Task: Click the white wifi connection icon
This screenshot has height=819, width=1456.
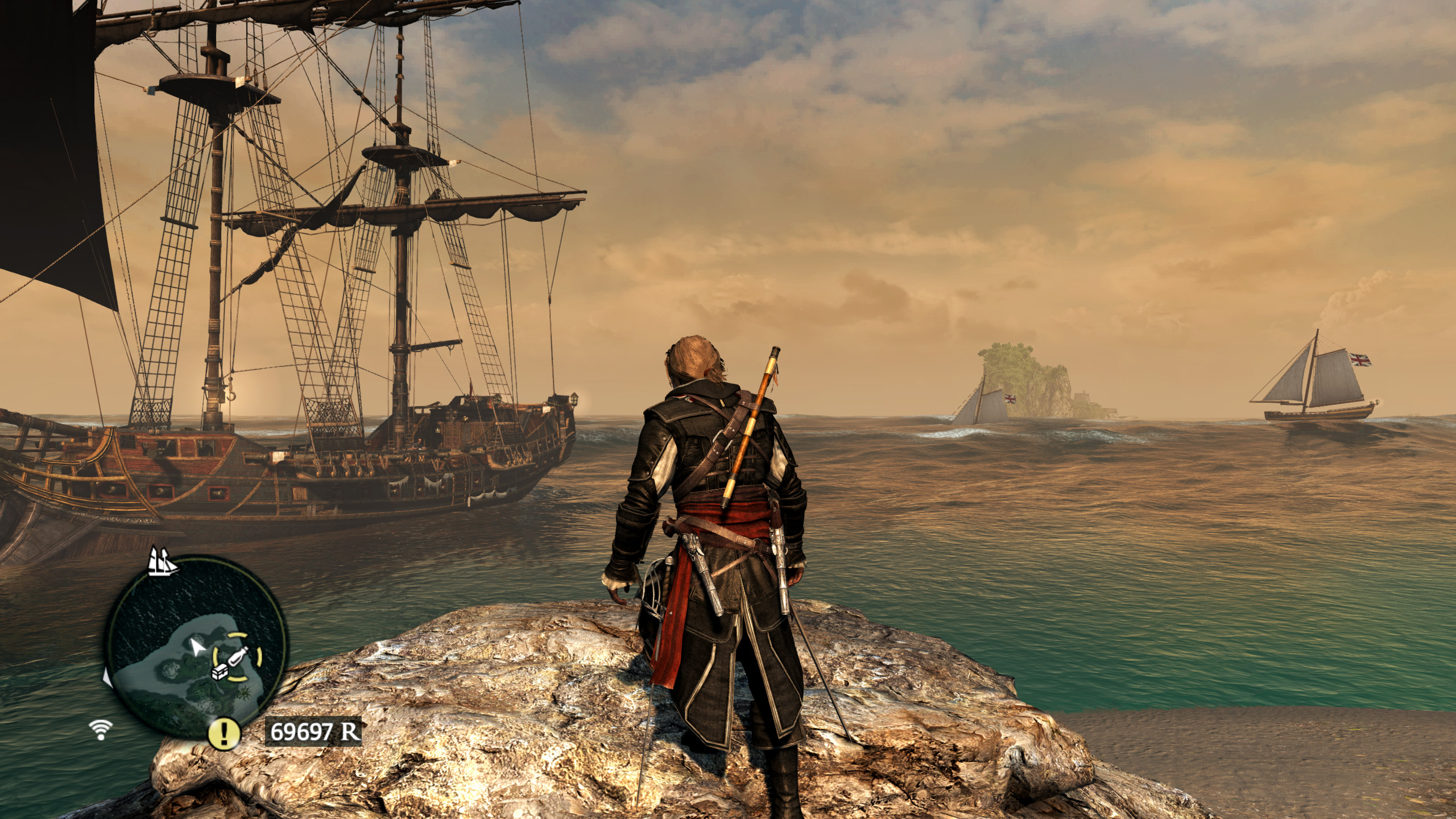Action: click(101, 729)
